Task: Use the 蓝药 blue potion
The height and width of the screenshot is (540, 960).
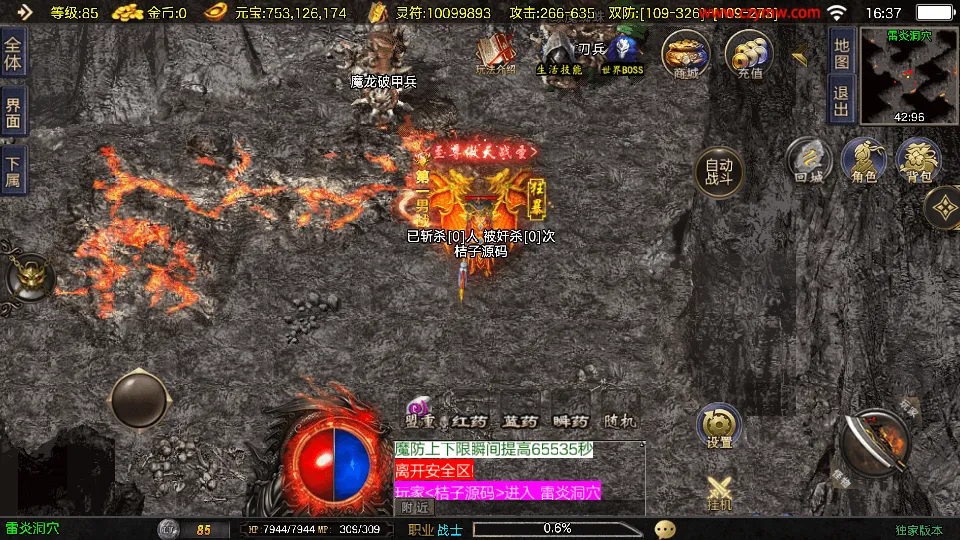Action: (520, 421)
